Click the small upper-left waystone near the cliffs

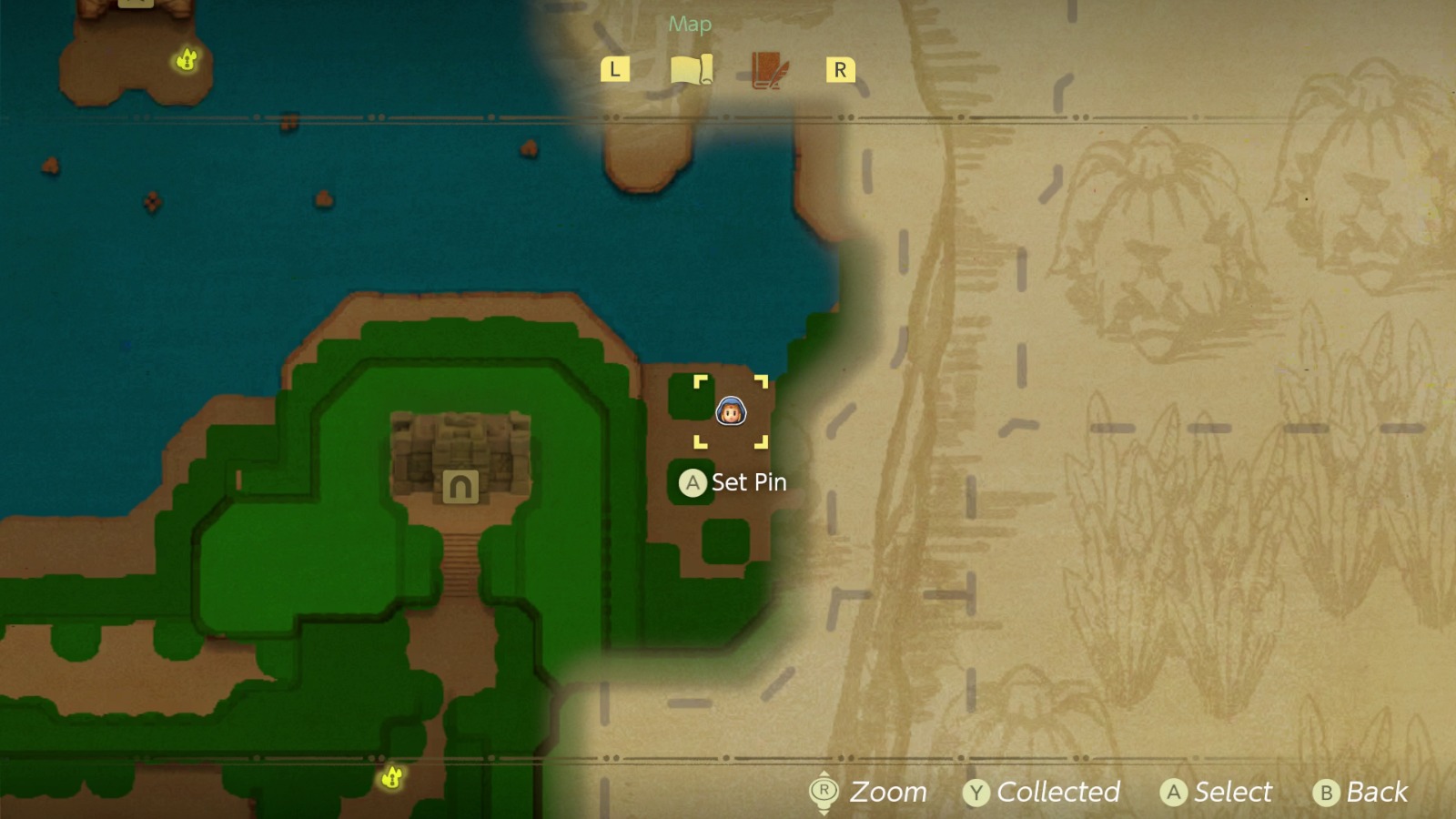(x=185, y=57)
